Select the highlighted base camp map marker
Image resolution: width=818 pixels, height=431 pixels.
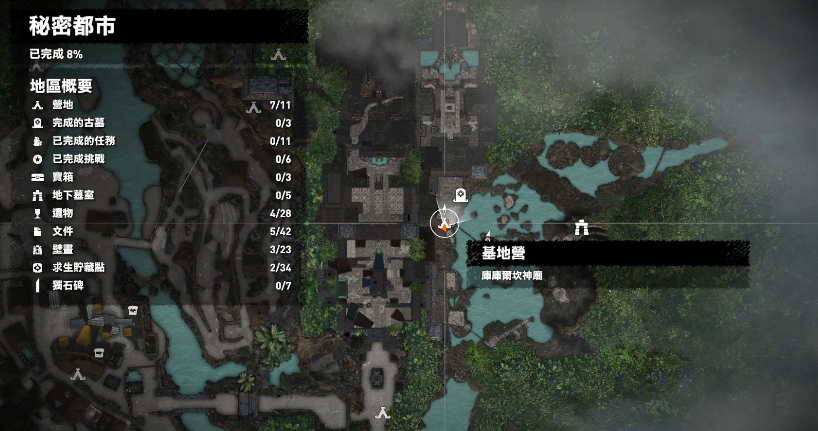[445, 223]
